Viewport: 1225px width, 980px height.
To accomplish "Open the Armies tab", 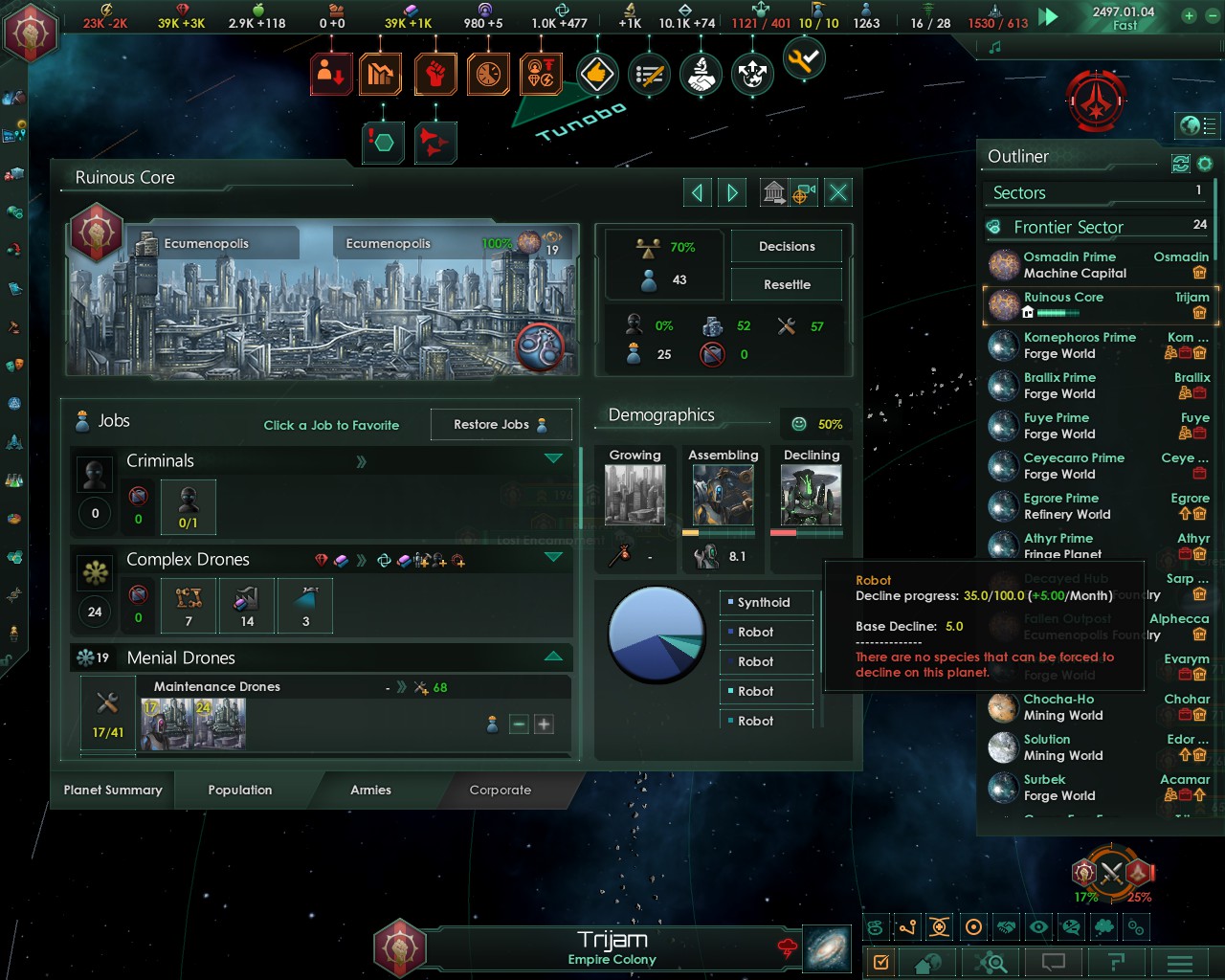I will point(371,790).
